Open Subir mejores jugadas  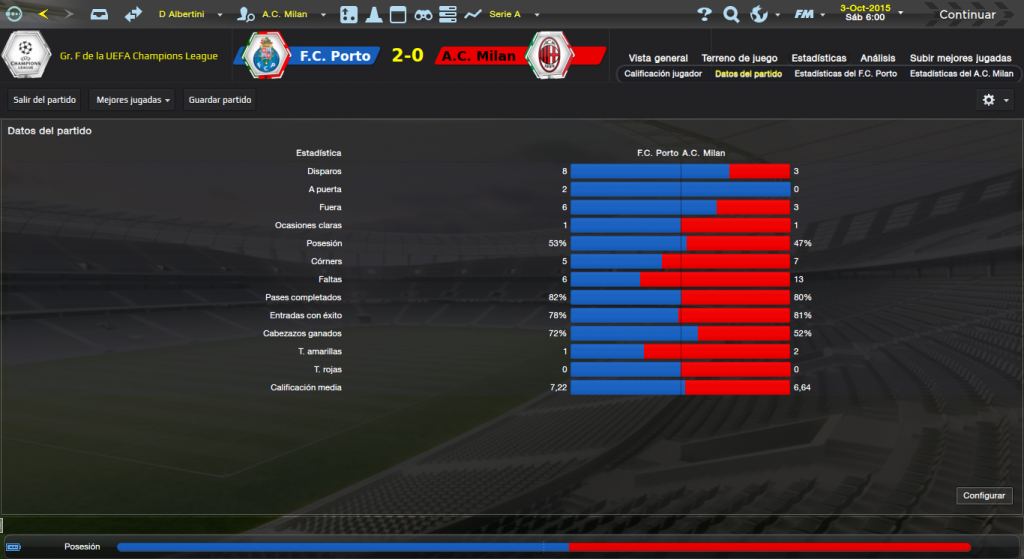(961, 58)
